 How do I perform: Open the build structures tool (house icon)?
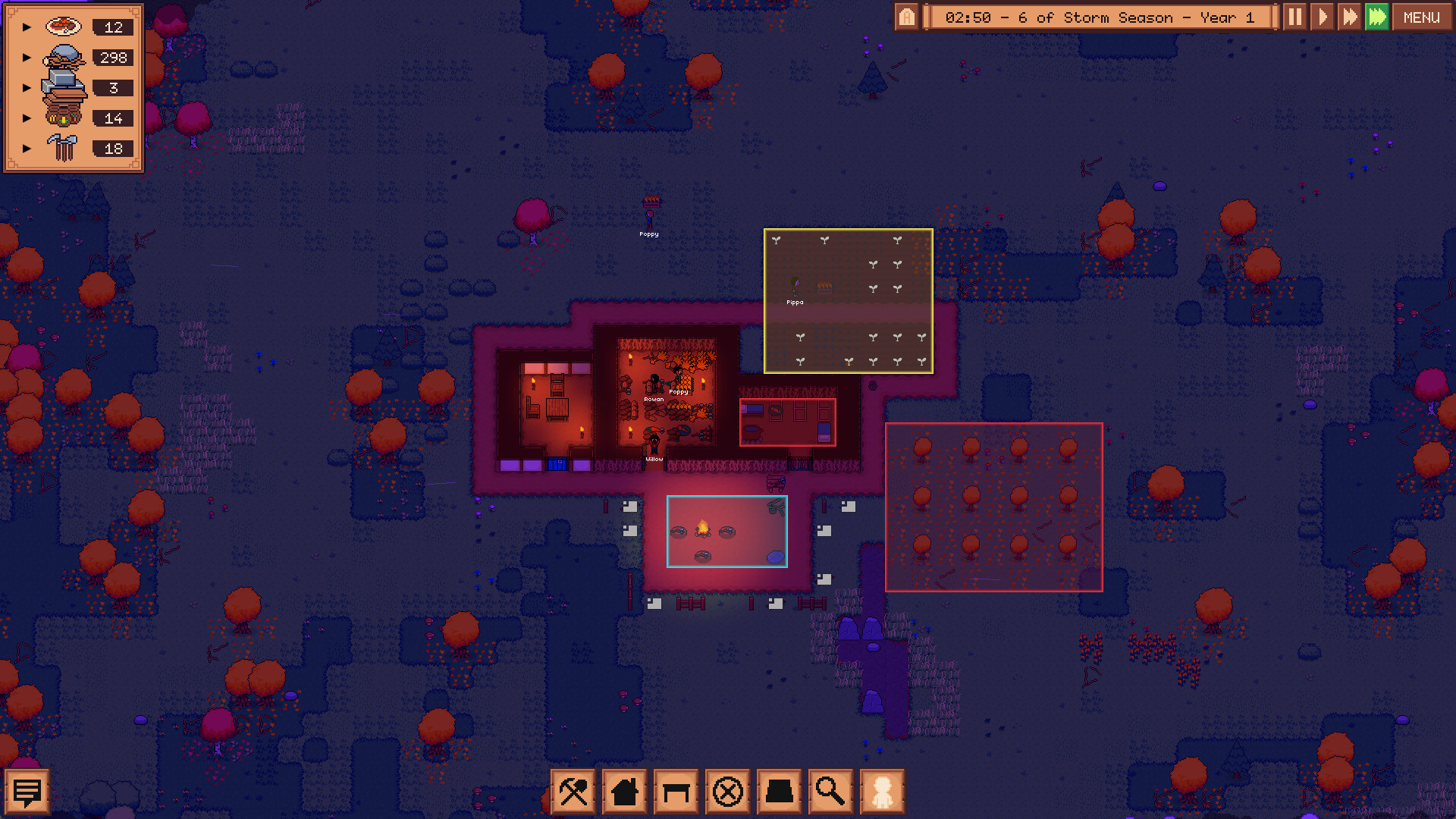[x=624, y=791]
